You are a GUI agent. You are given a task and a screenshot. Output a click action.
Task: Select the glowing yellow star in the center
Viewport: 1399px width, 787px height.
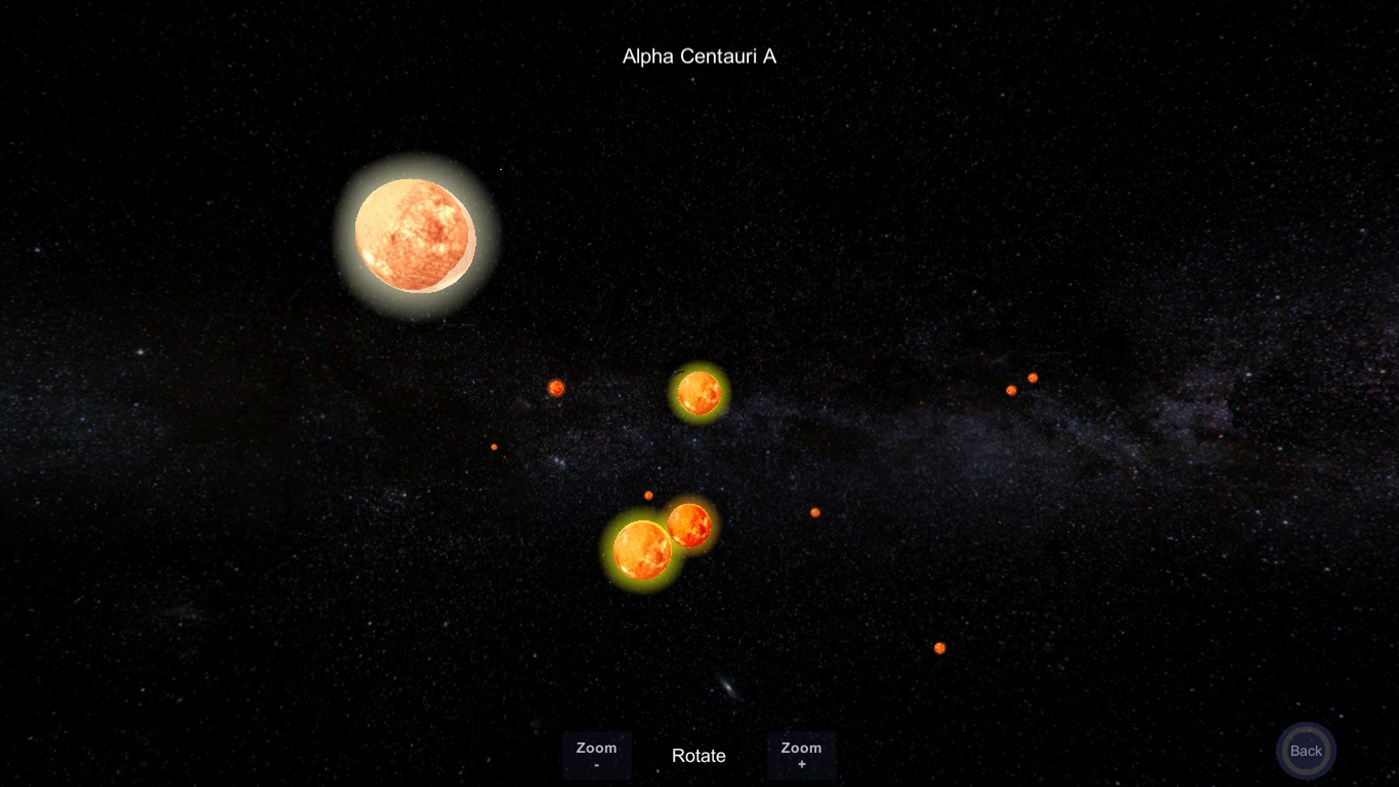click(x=698, y=393)
